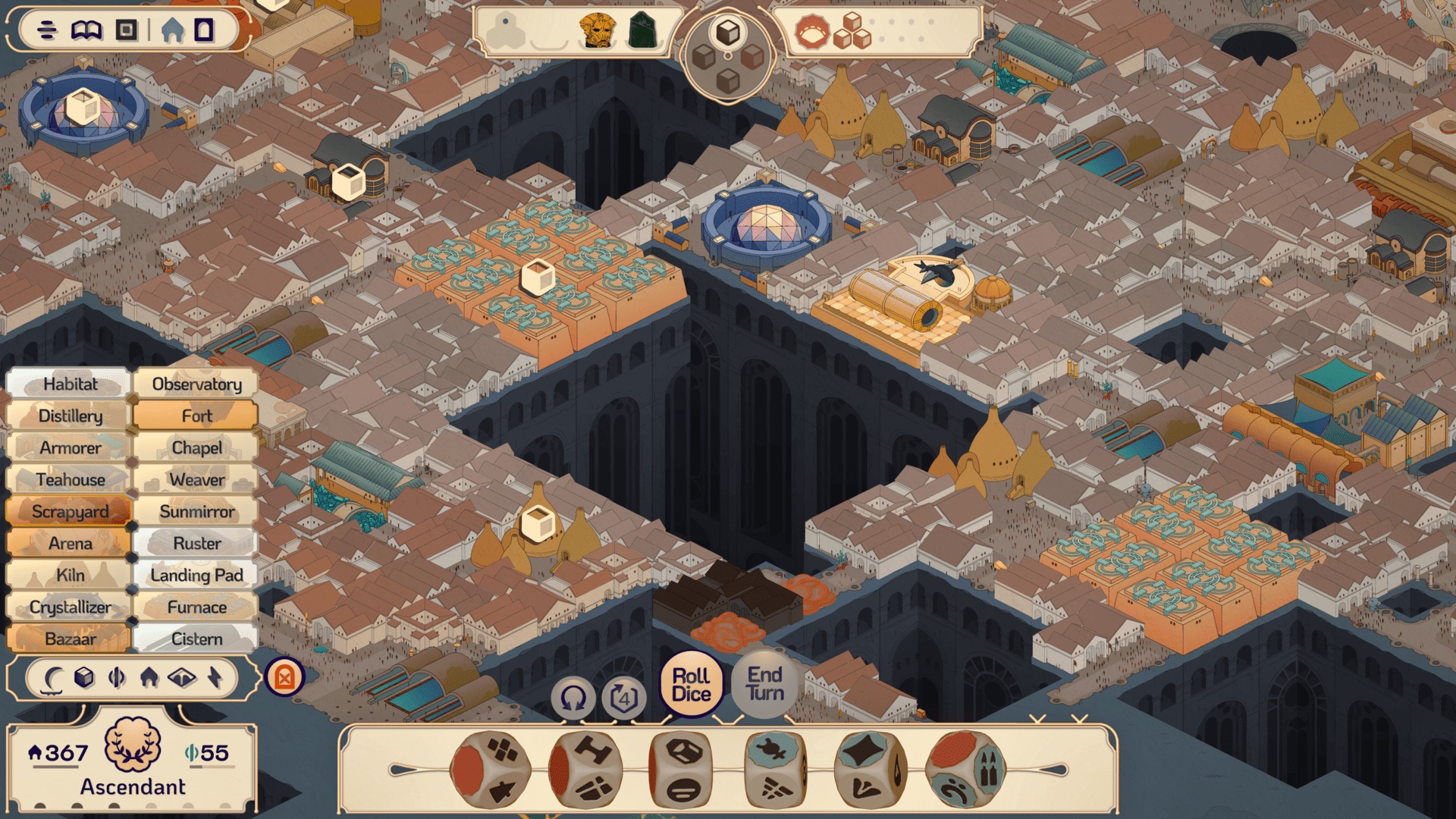Select the leftmost die in the tray
1456x819 pixels.
click(x=489, y=770)
